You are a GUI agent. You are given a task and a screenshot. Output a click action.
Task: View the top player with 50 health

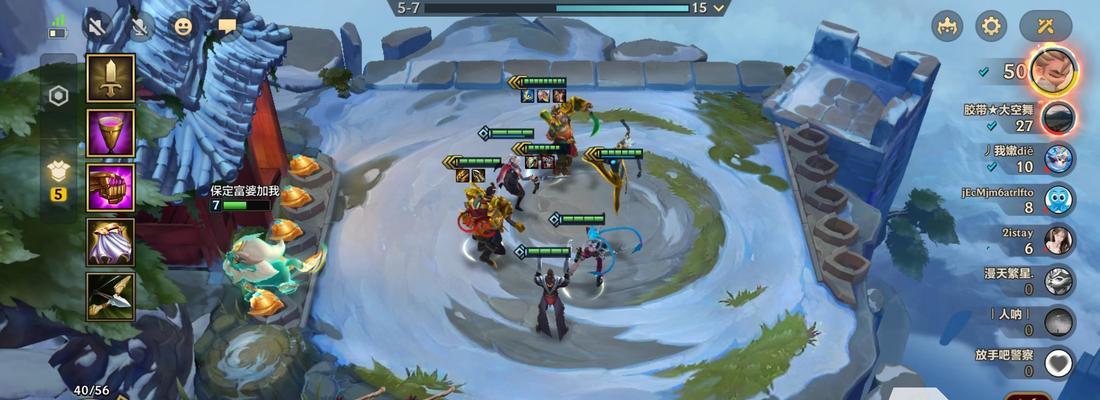pos(1053,71)
